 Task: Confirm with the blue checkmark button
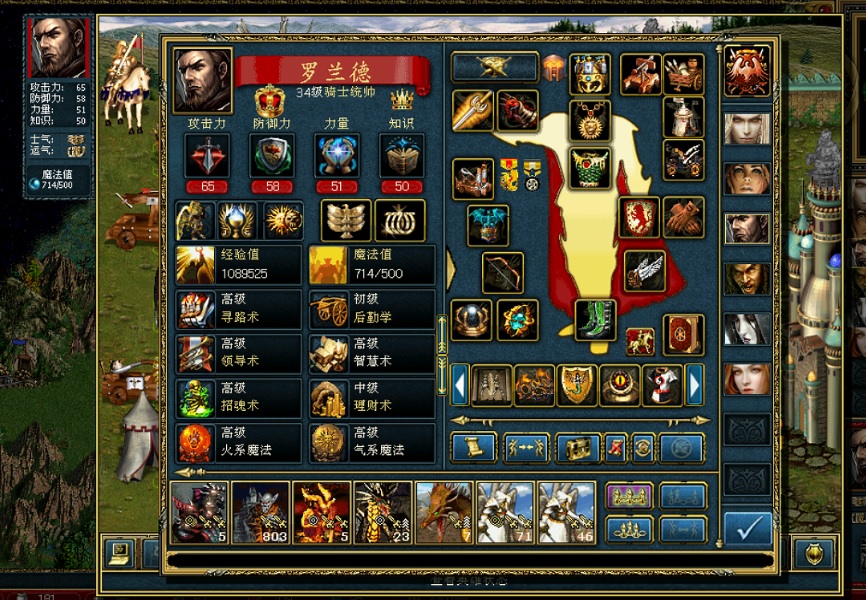[x=746, y=528]
